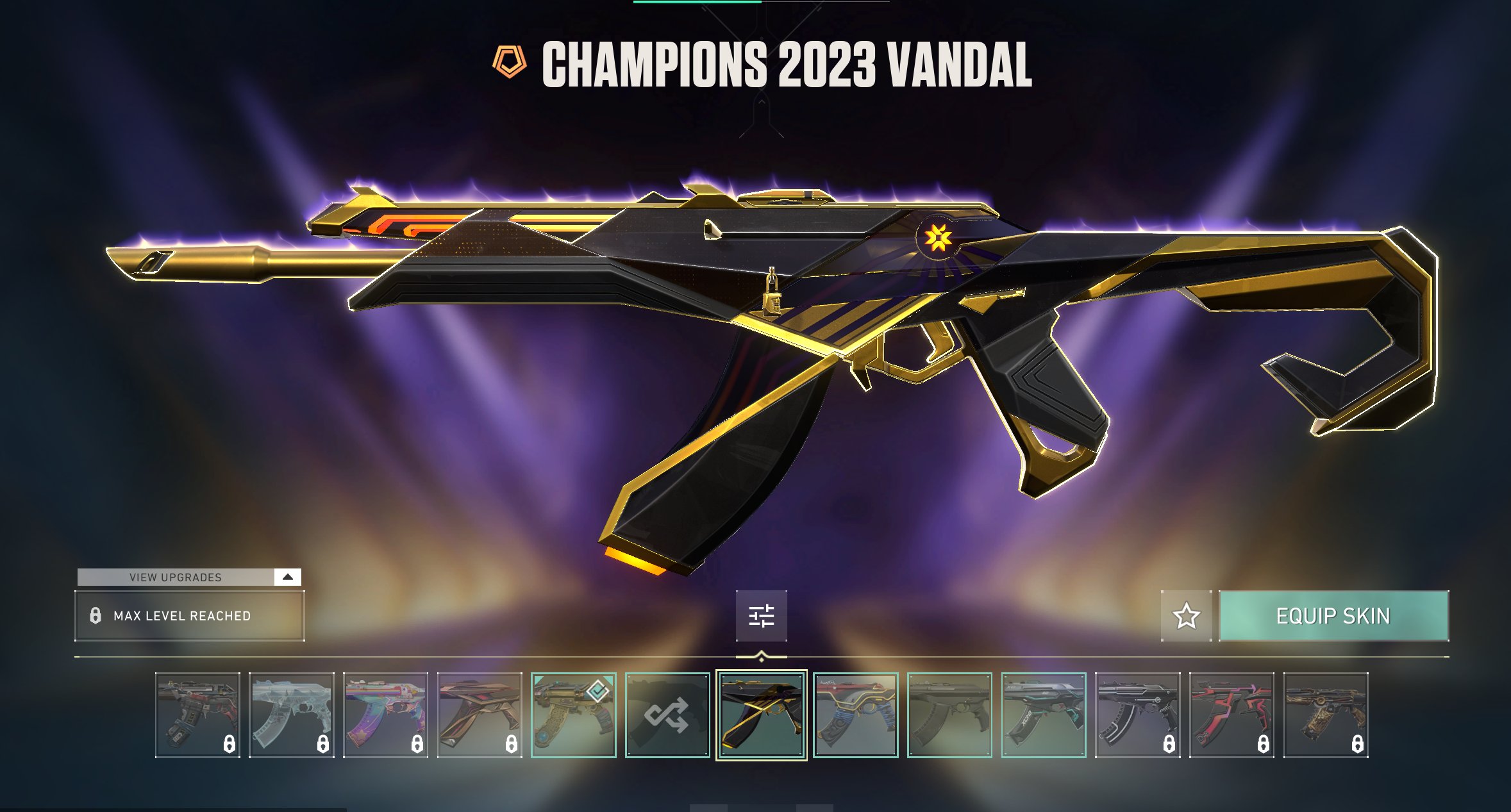Choose the default plain Vandal thumbnail
This screenshot has height=812, width=1511.
point(949,715)
